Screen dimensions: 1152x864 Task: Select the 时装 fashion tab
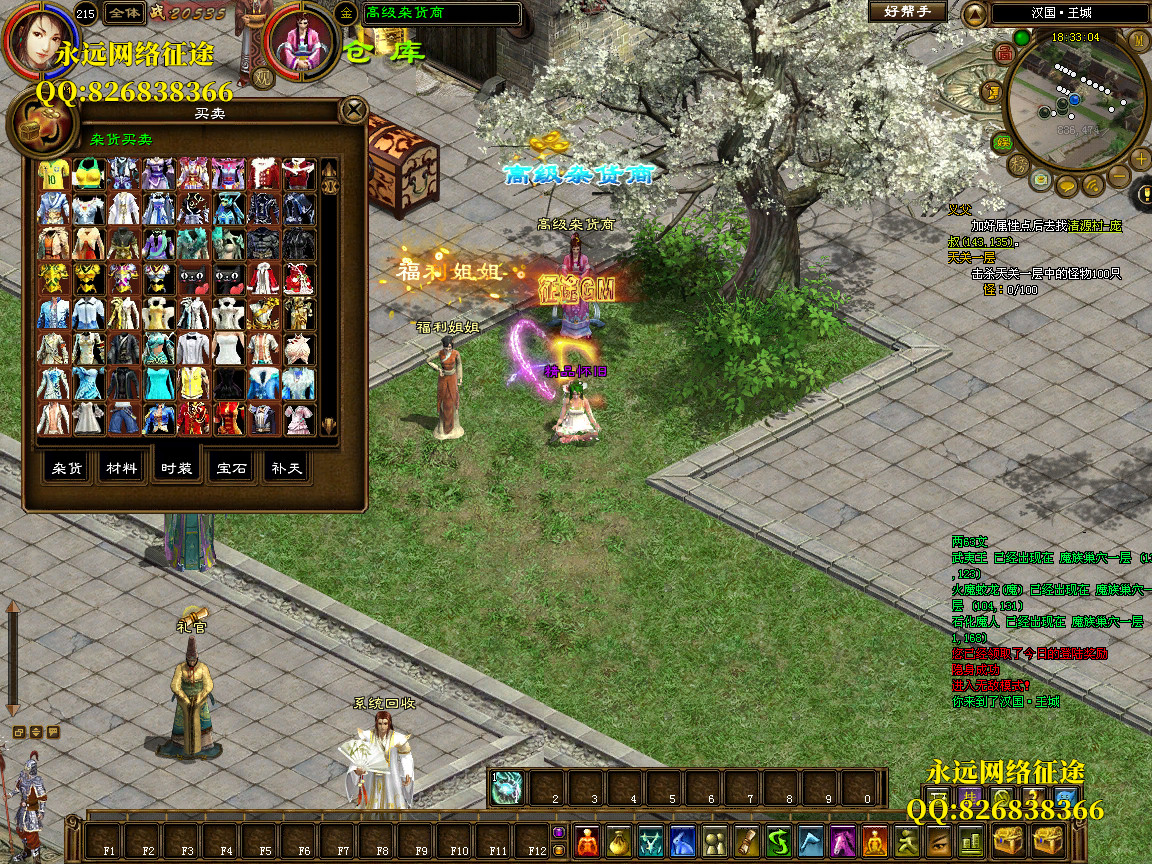(178, 468)
